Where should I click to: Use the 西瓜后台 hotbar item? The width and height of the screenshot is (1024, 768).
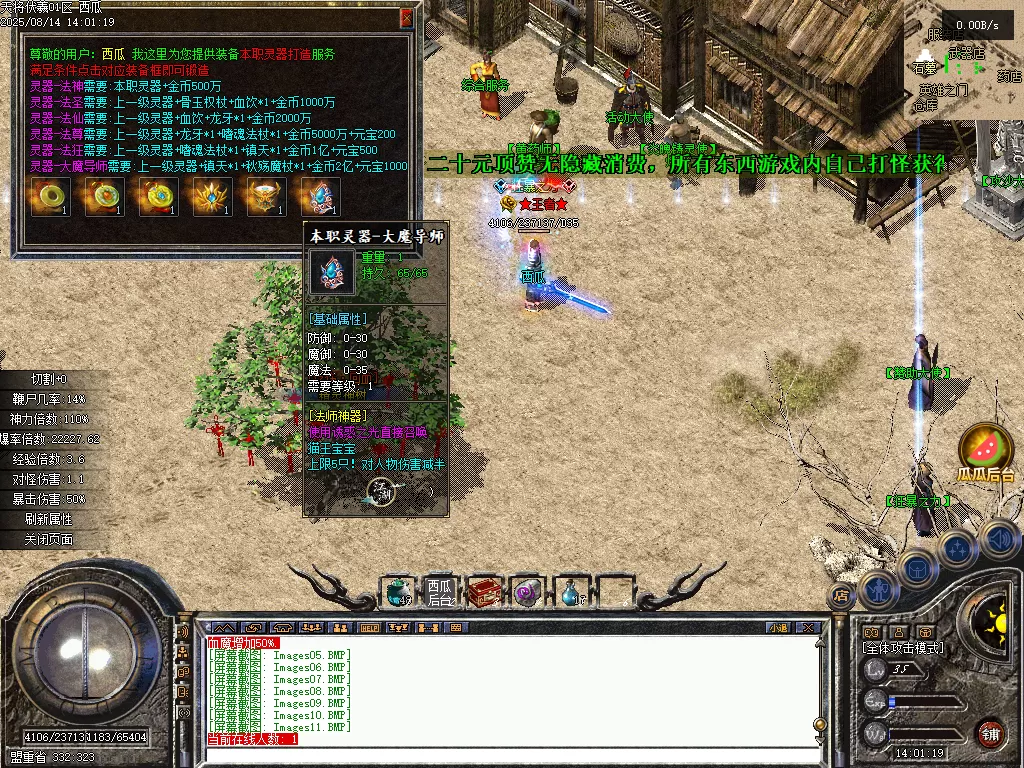[x=440, y=592]
